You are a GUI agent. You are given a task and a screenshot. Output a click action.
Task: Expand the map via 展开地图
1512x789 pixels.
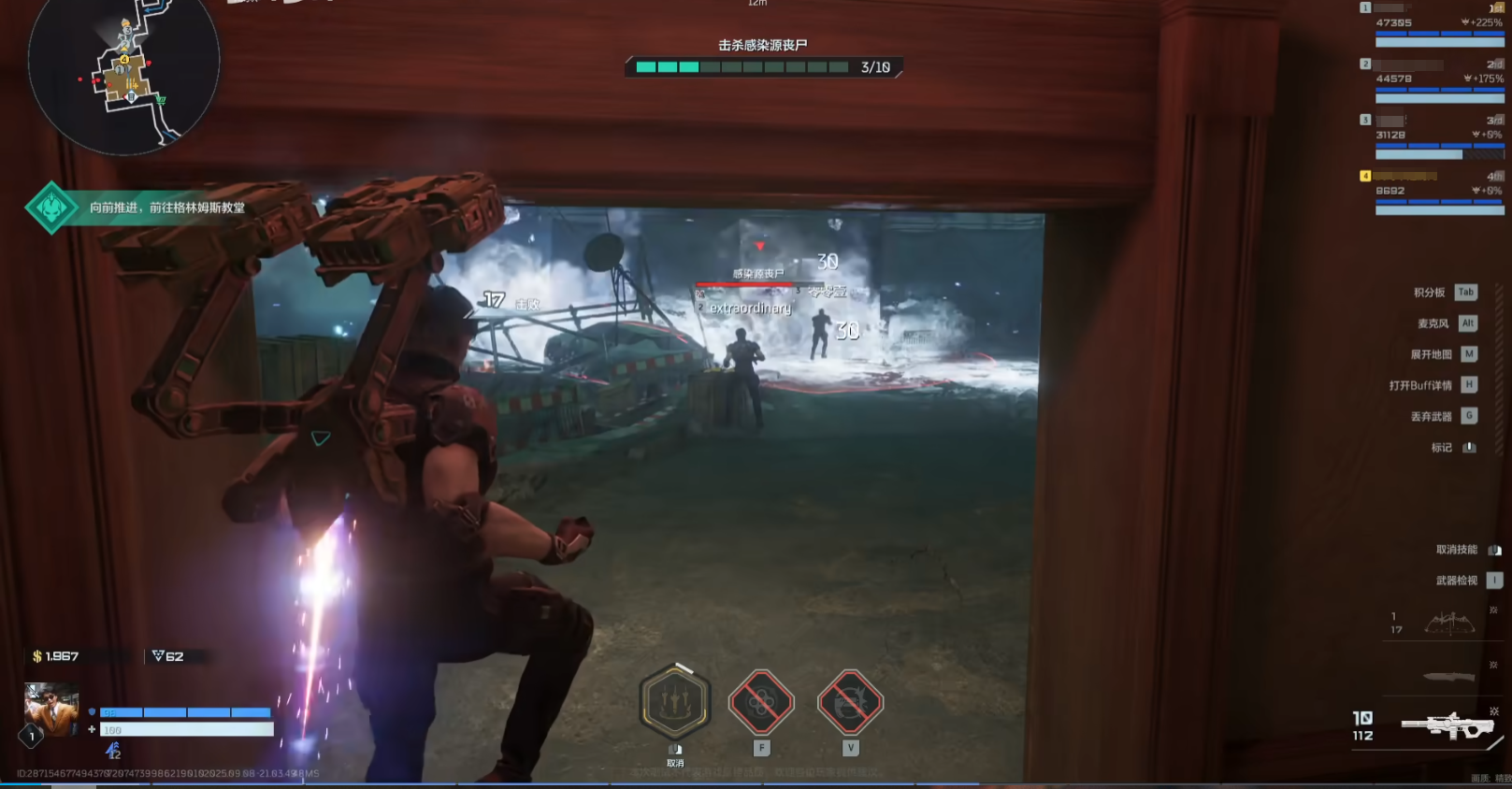click(x=1444, y=354)
